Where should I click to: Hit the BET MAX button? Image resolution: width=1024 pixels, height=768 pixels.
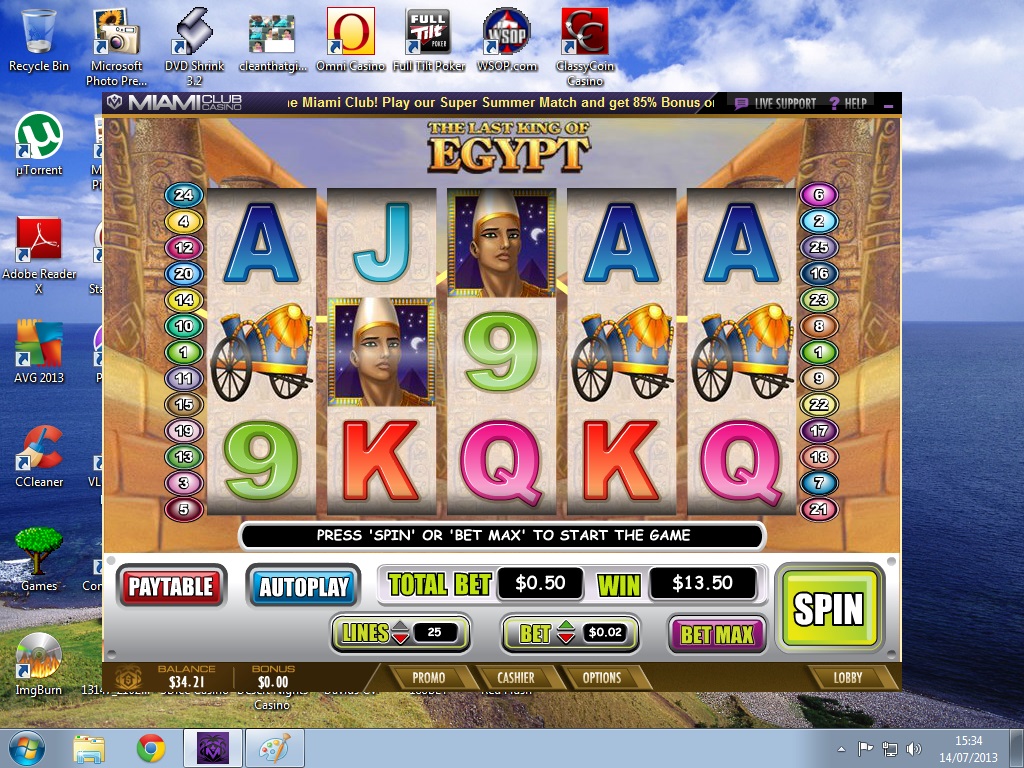pos(717,633)
